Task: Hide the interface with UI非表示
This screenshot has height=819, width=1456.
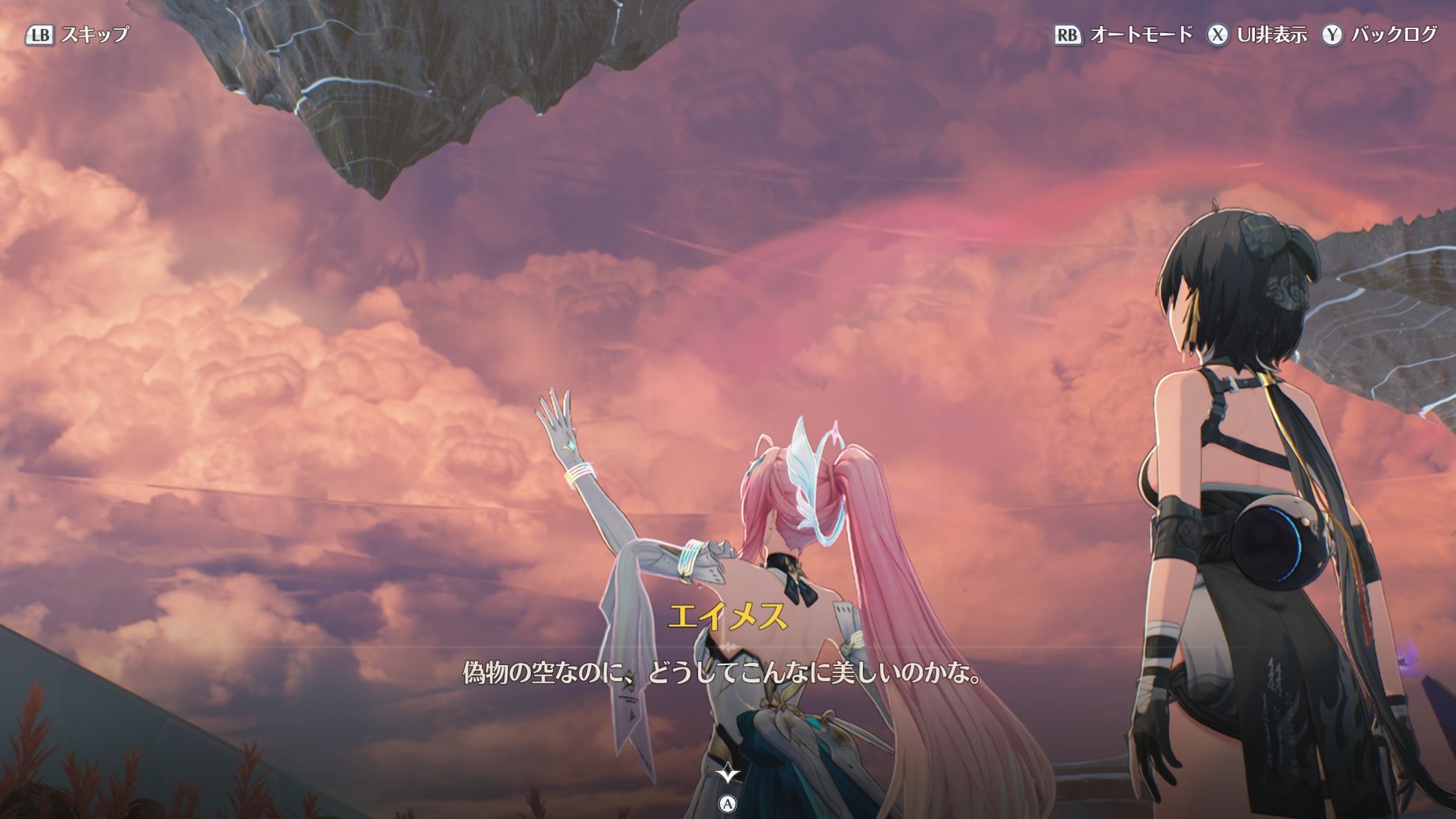Action: (x=1257, y=35)
